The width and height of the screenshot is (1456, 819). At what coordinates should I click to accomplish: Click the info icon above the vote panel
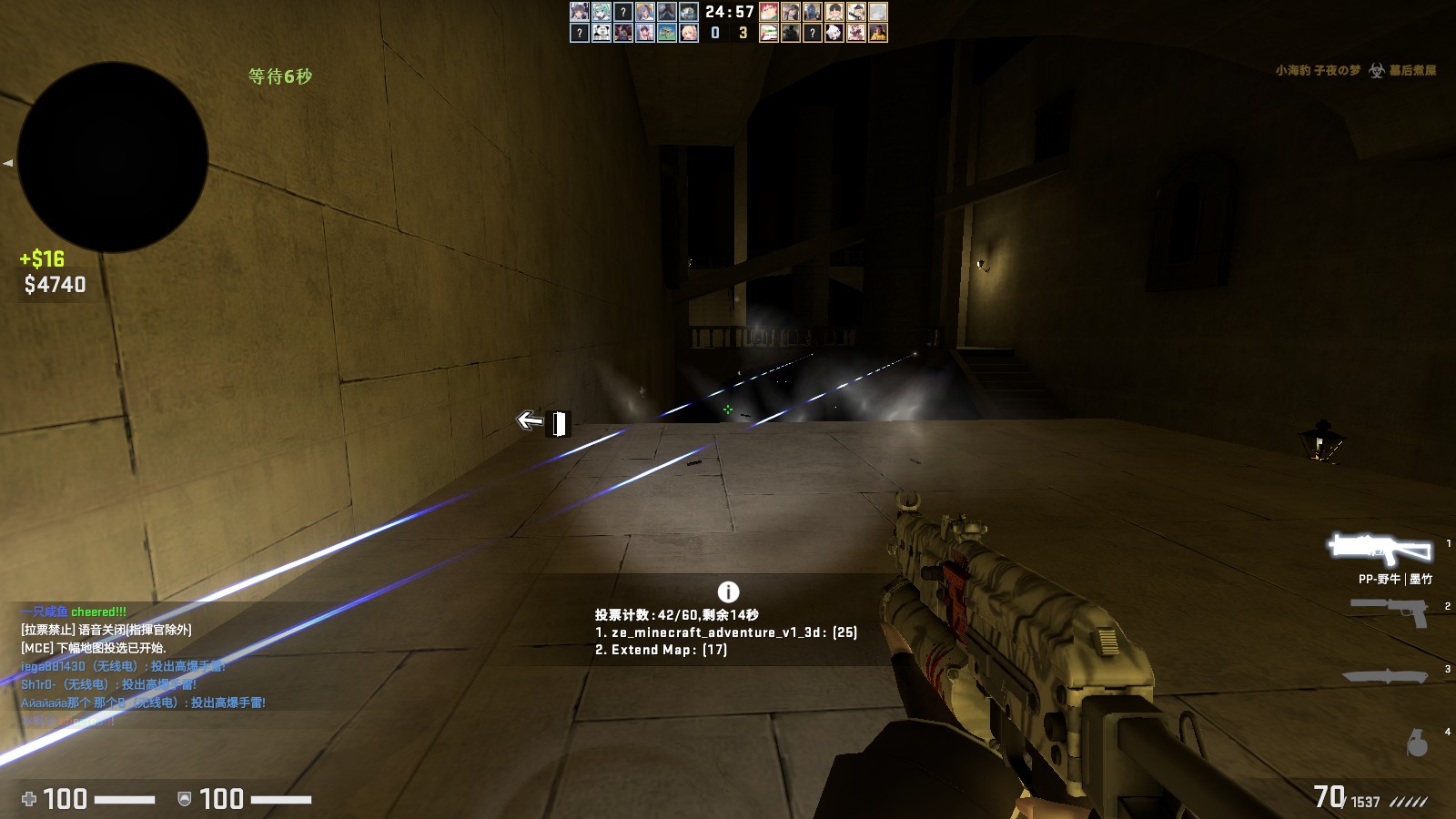point(728,591)
